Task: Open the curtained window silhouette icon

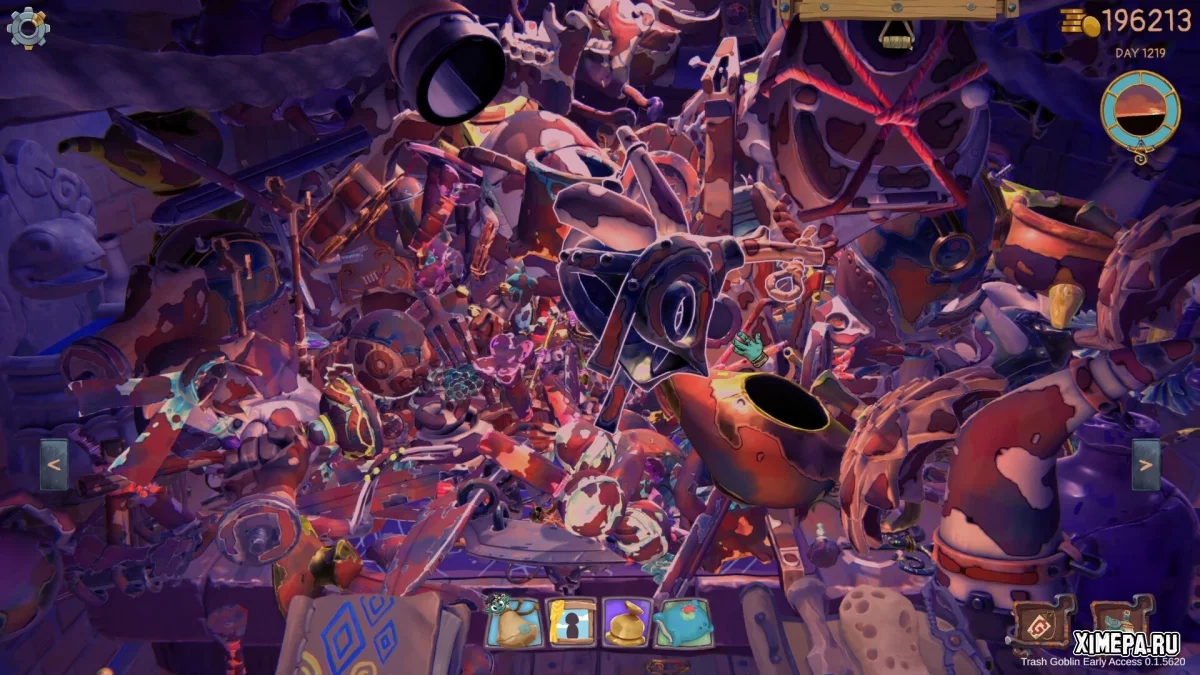Action: [x=571, y=623]
